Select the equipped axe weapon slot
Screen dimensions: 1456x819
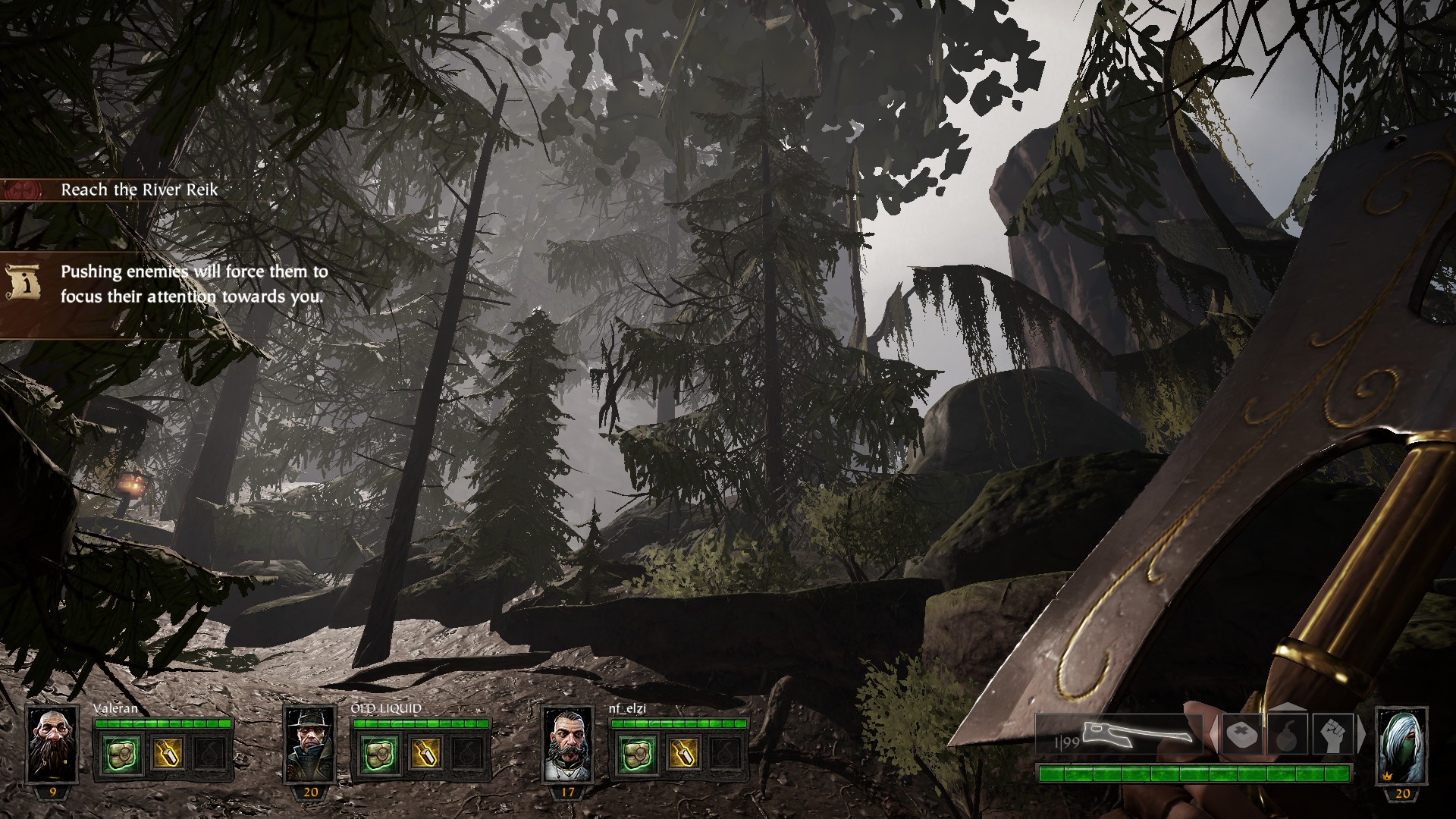(1119, 734)
